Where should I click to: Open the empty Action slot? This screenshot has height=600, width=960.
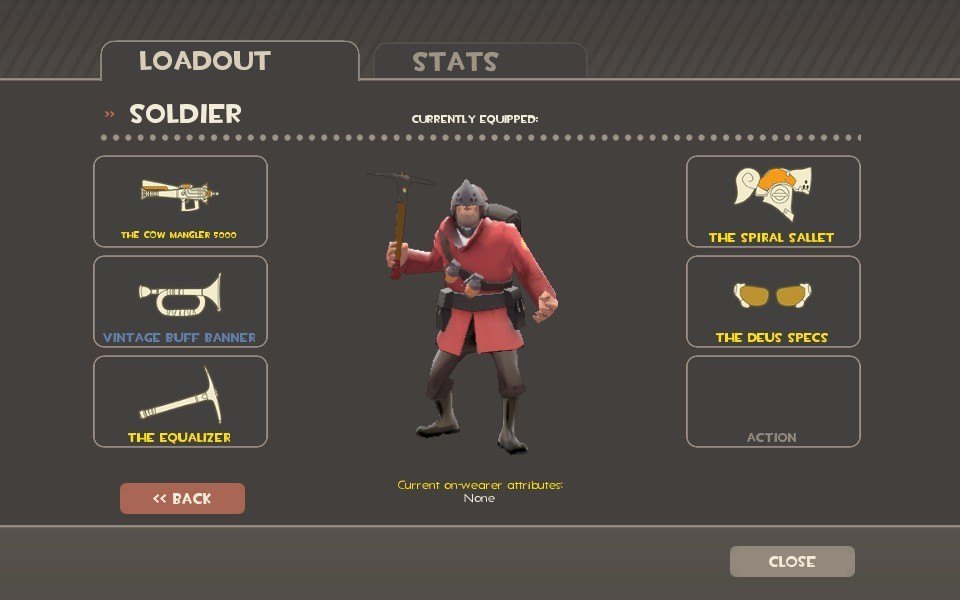tap(772, 401)
